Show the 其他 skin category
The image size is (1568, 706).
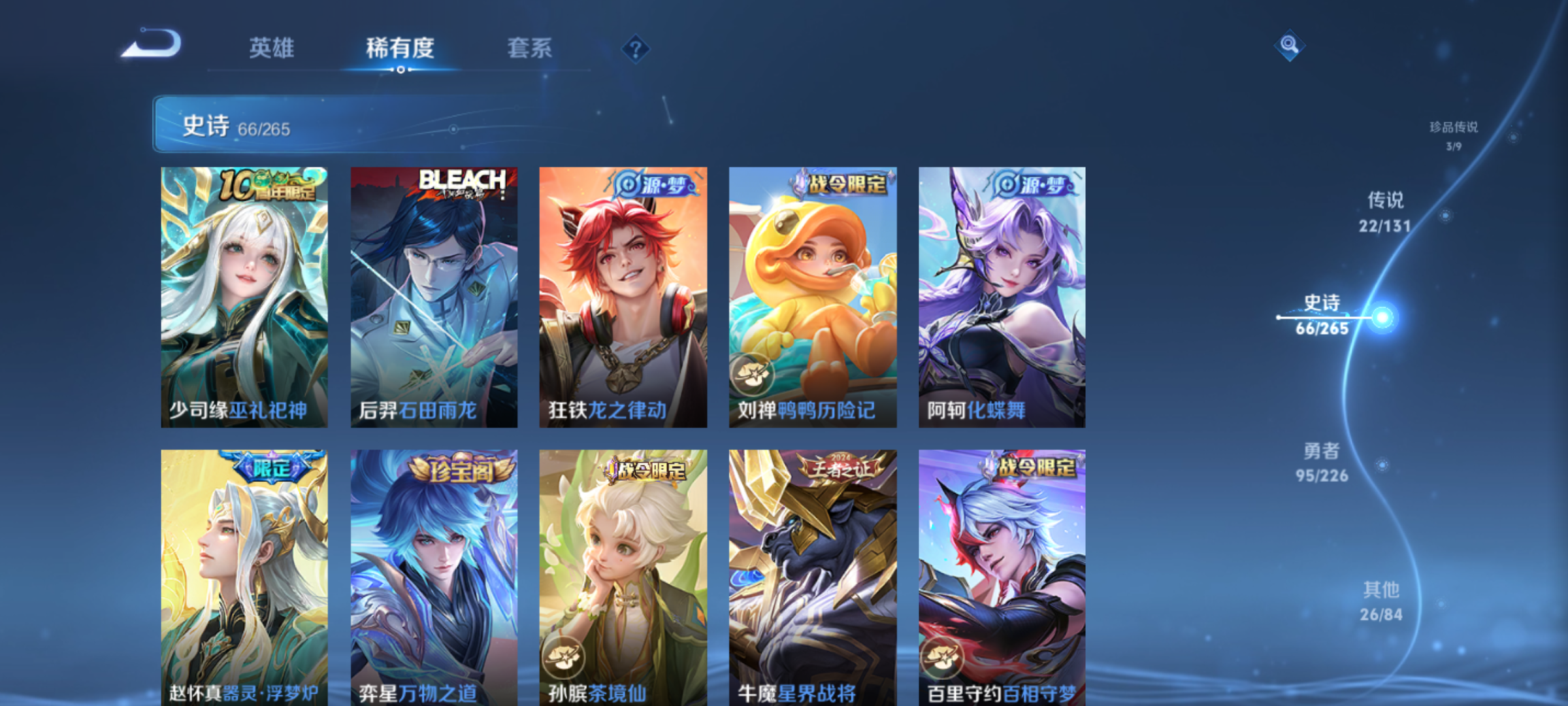(x=1381, y=601)
